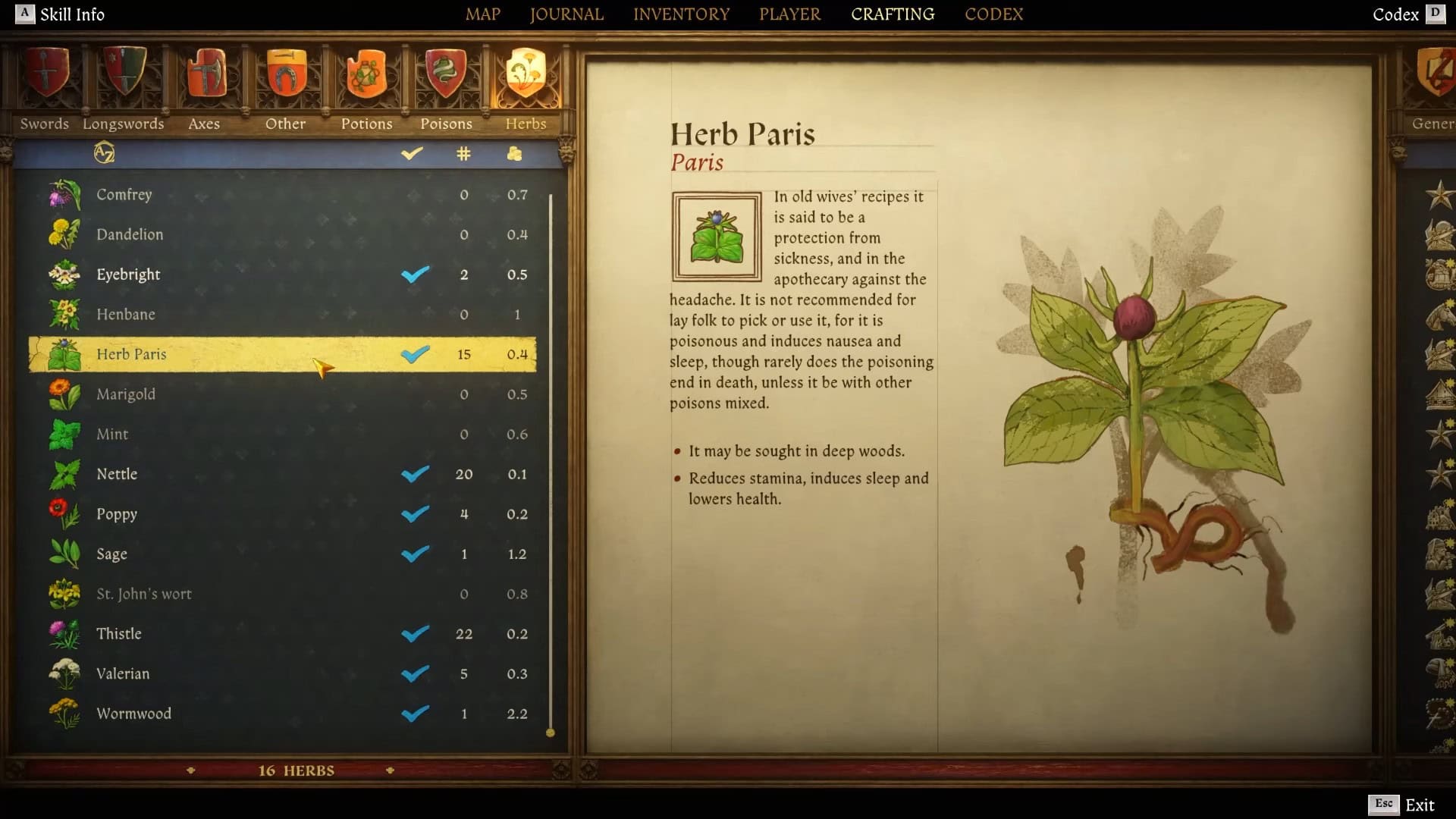Exit the crafting screen

[1403, 805]
